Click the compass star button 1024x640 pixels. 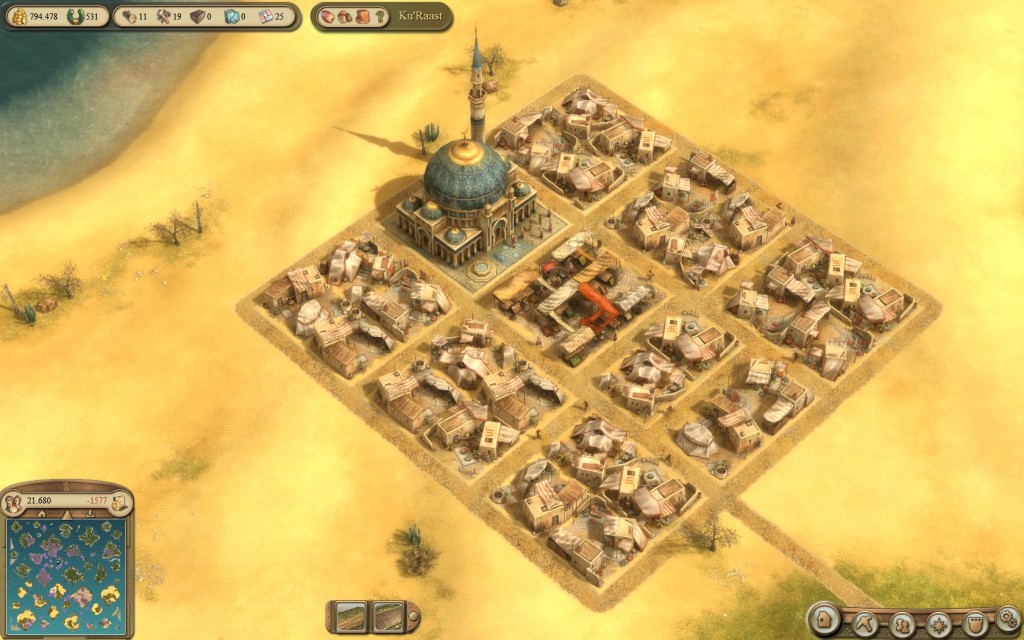tap(938, 625)
